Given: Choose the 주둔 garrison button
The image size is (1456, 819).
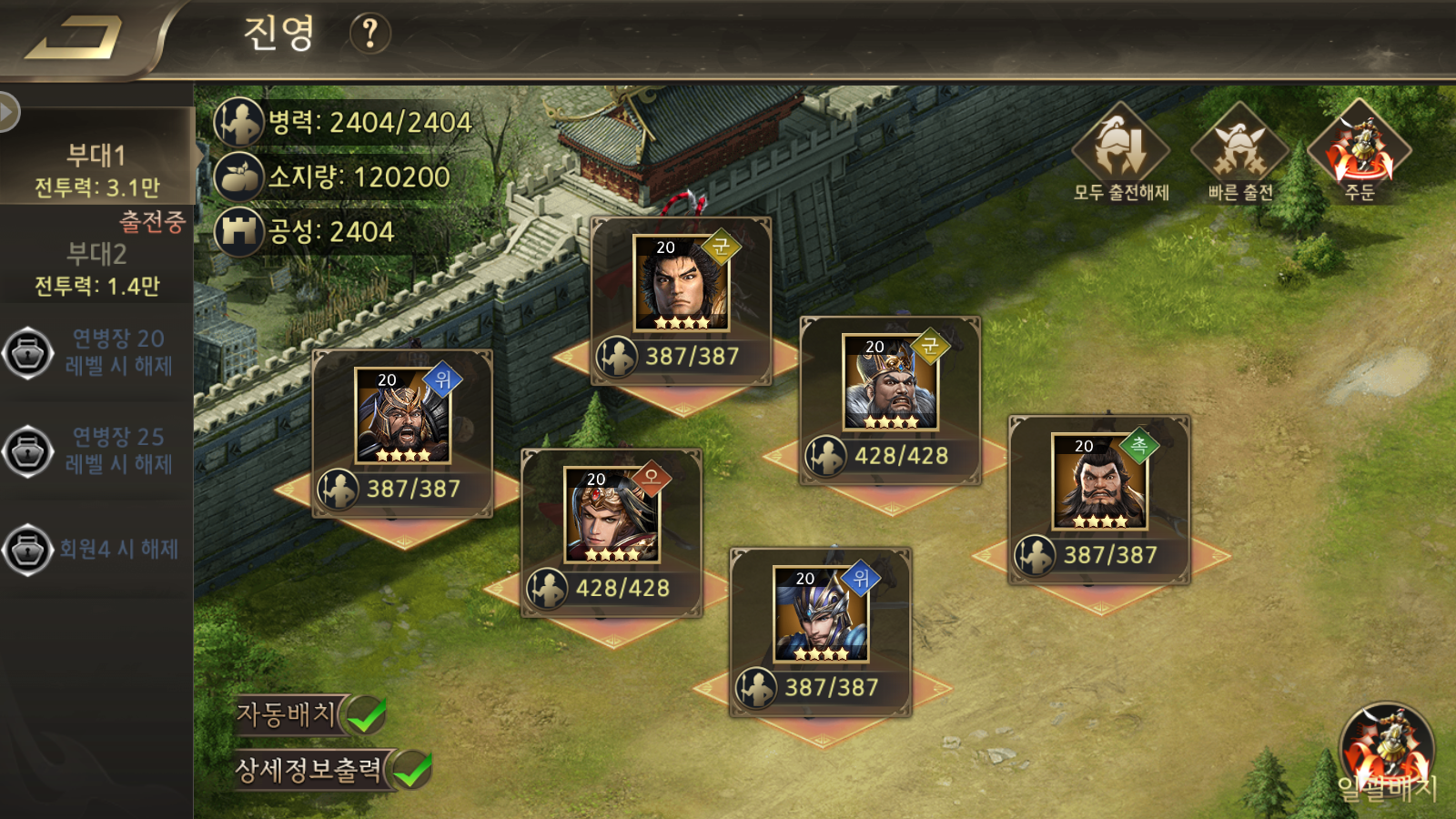Looking at the screenshot, I should (1360, 151).
